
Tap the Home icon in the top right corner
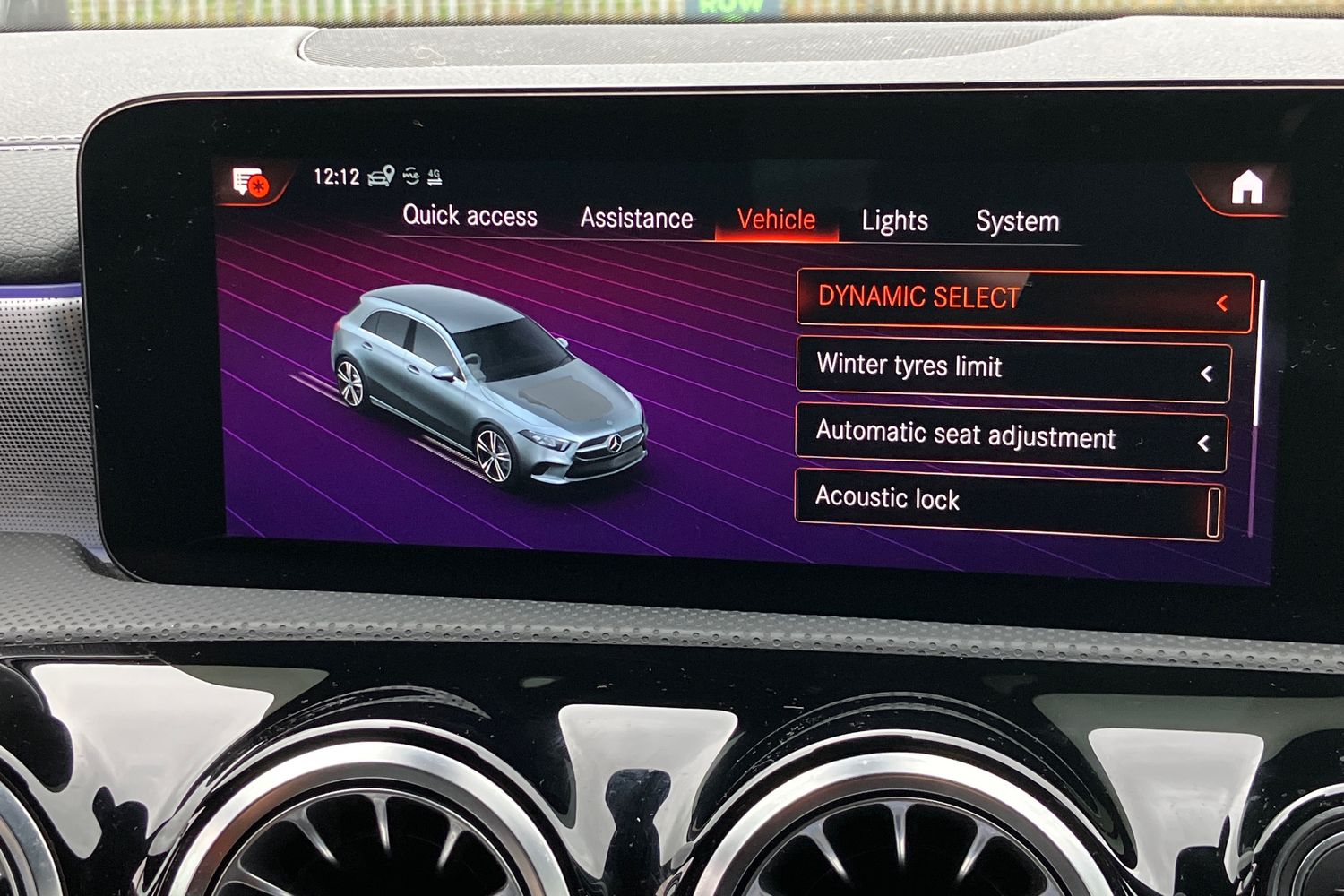[x=1246, y=187]
